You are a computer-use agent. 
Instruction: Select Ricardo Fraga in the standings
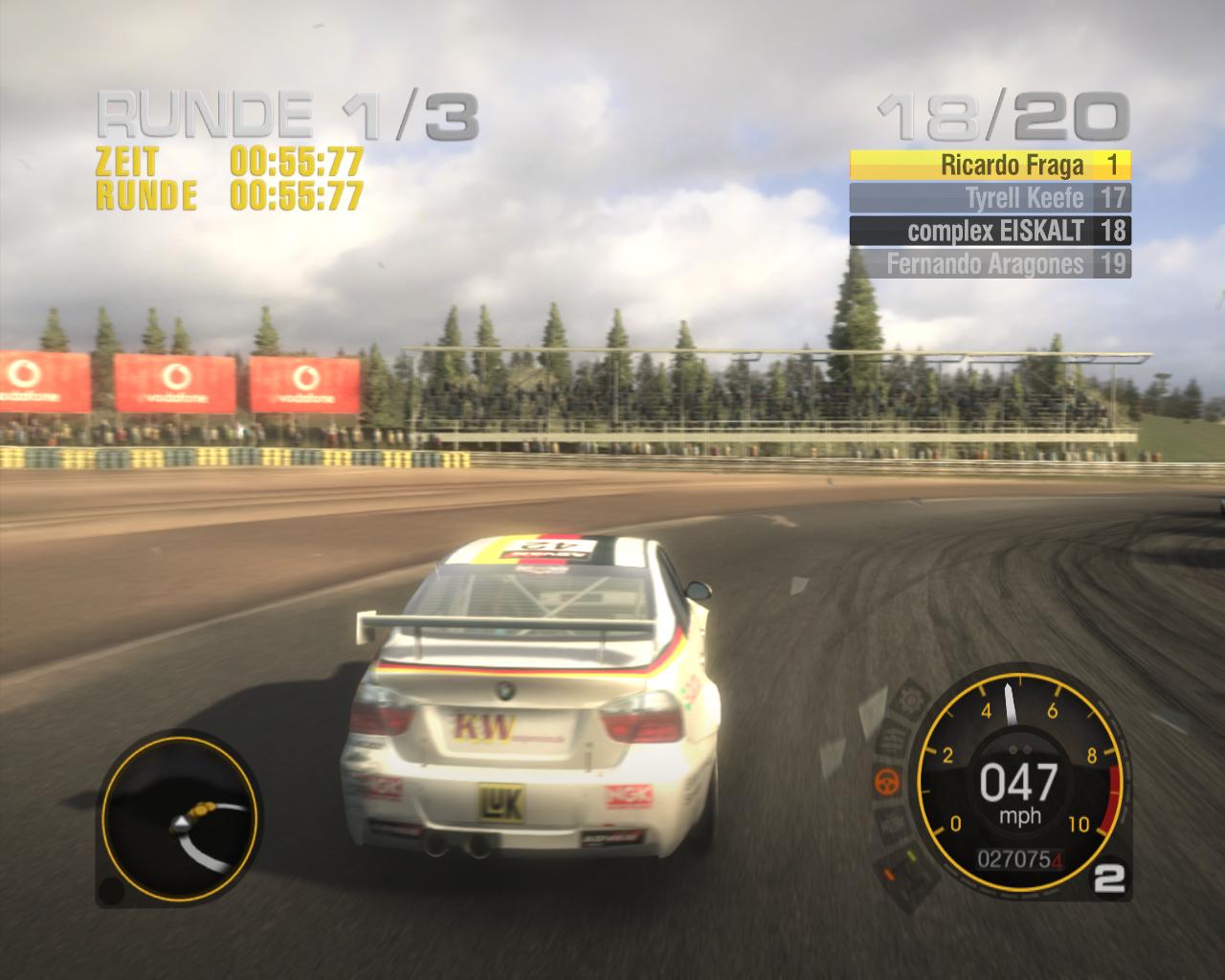990,166
